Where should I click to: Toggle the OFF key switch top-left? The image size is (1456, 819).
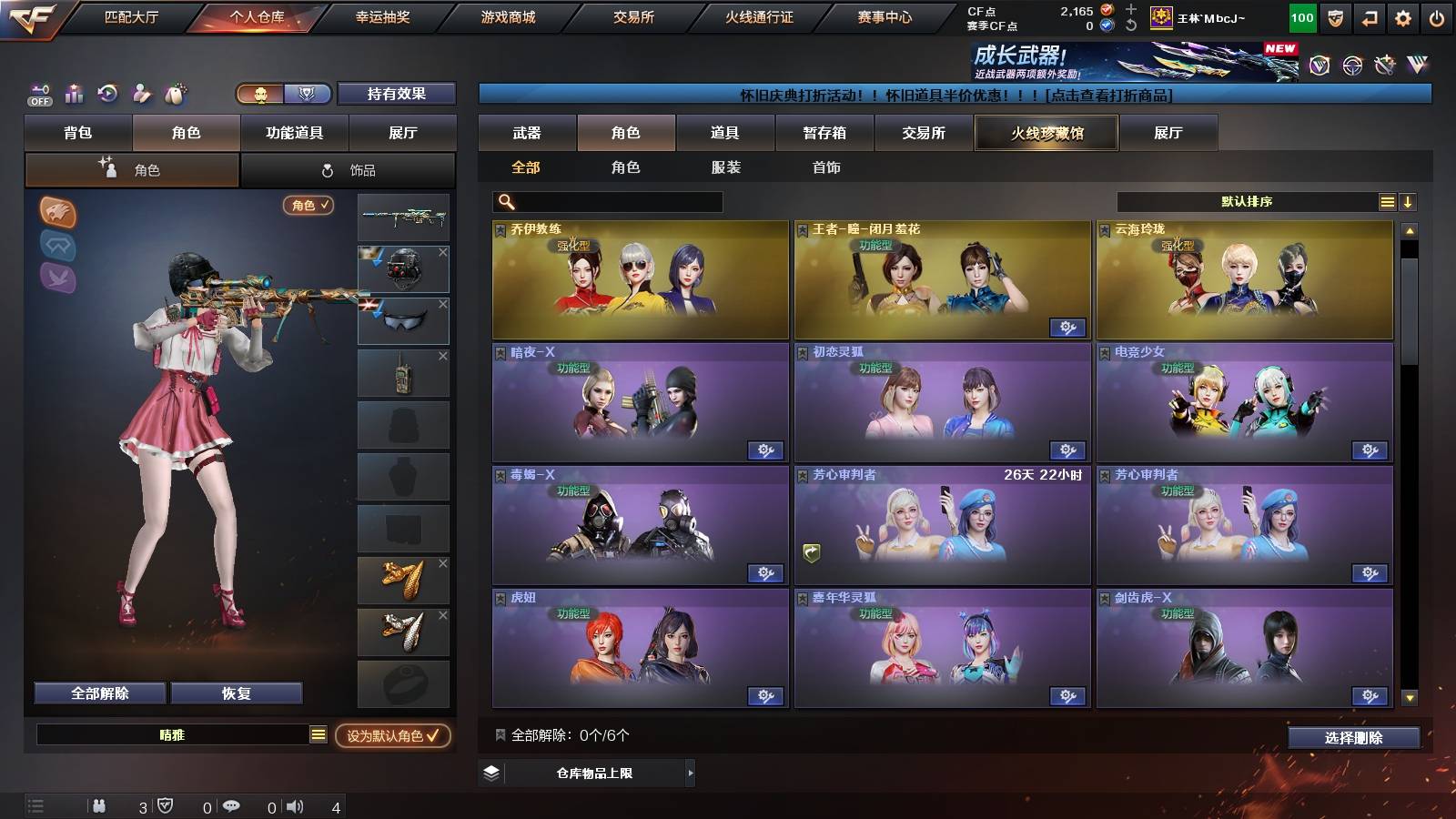[x=38, y=93]
